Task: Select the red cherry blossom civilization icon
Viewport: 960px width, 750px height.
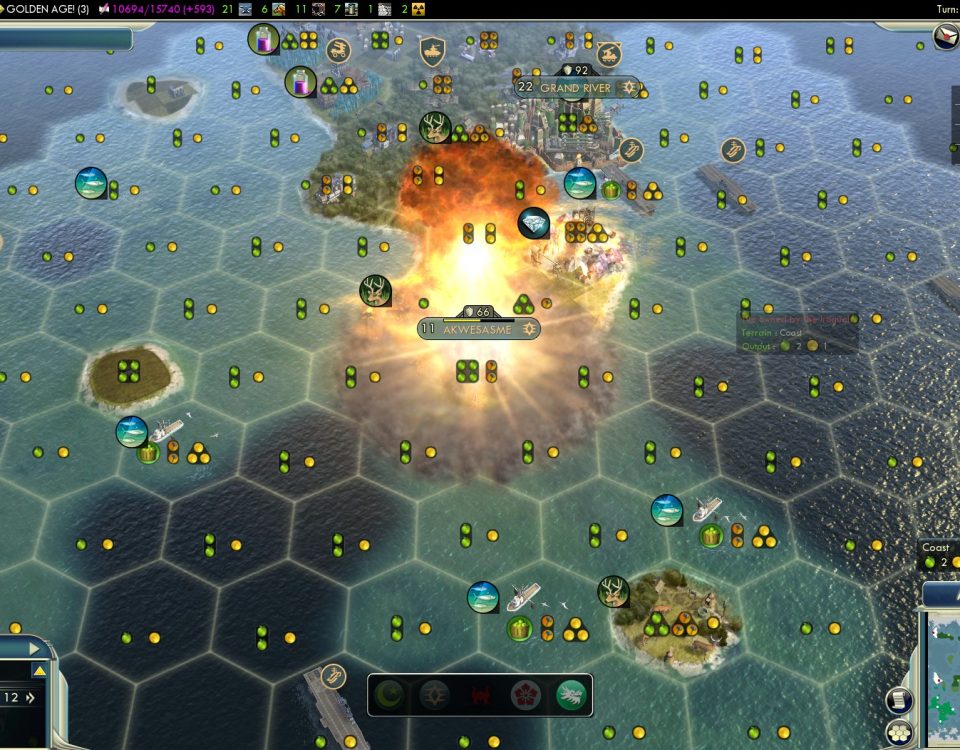Action: [x=525, y=695]
